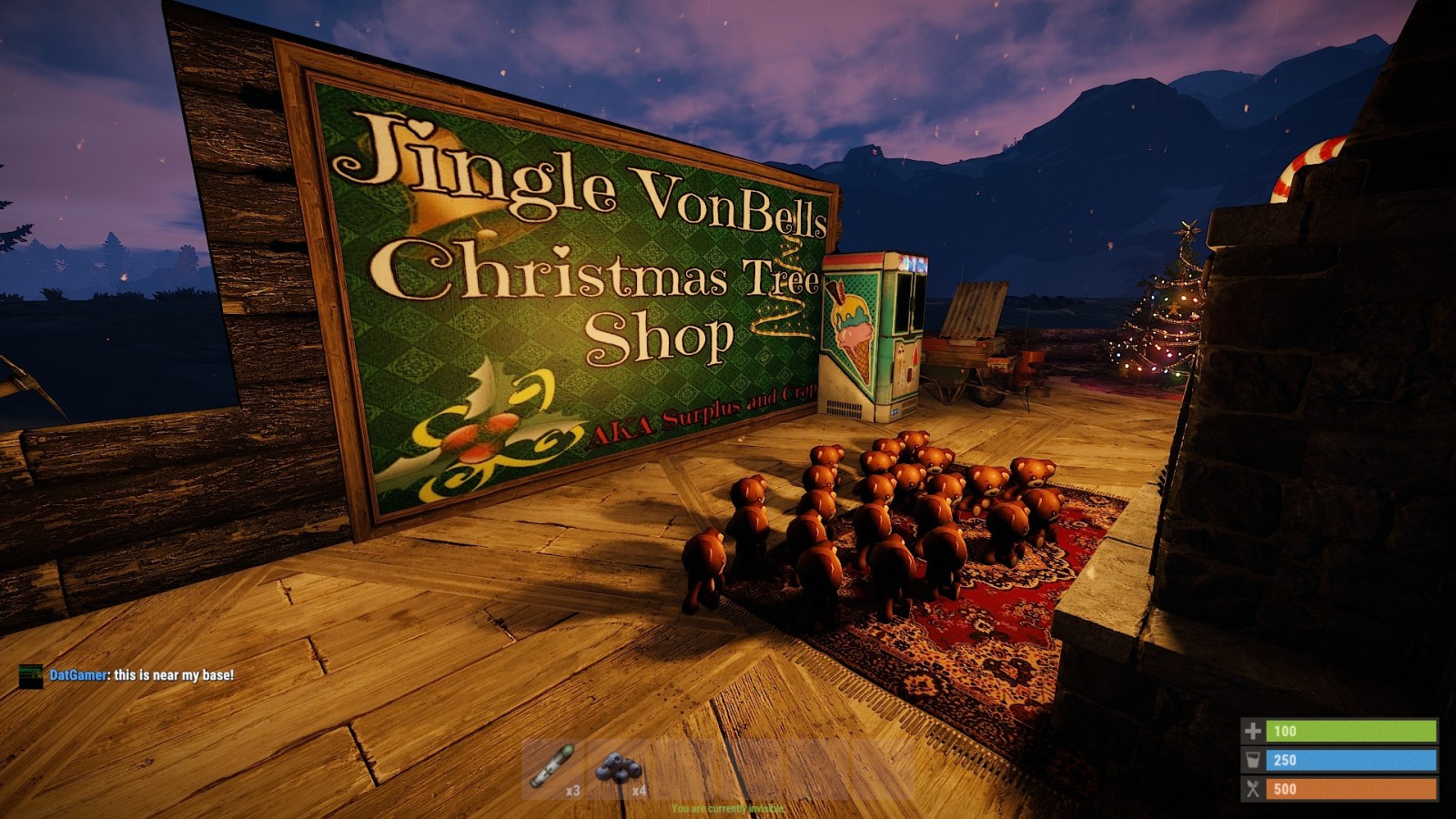Select the medical syringe hotbar slot

click(552, 769)
